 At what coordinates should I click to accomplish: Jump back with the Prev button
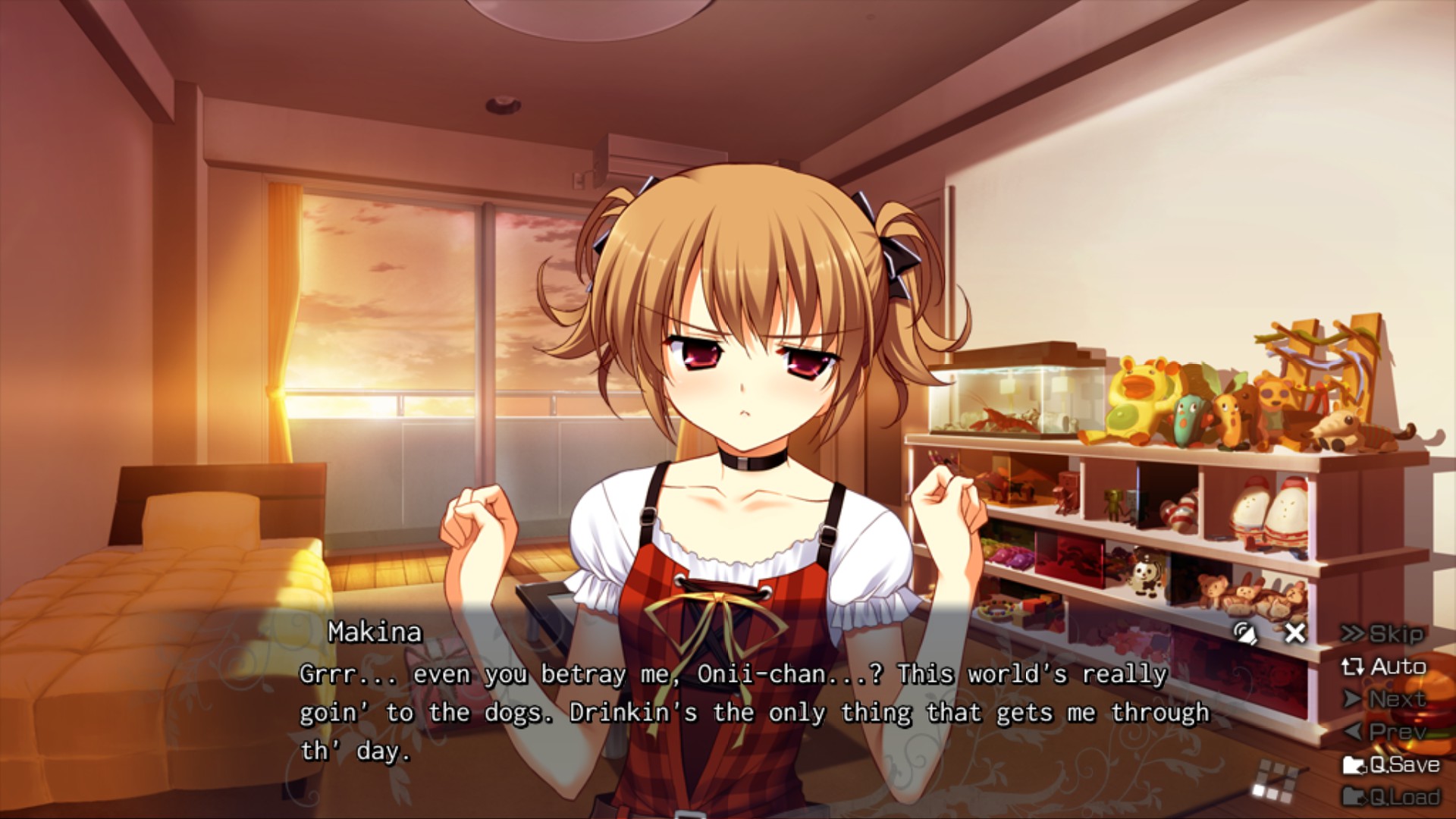click(x=1385, y=732)
